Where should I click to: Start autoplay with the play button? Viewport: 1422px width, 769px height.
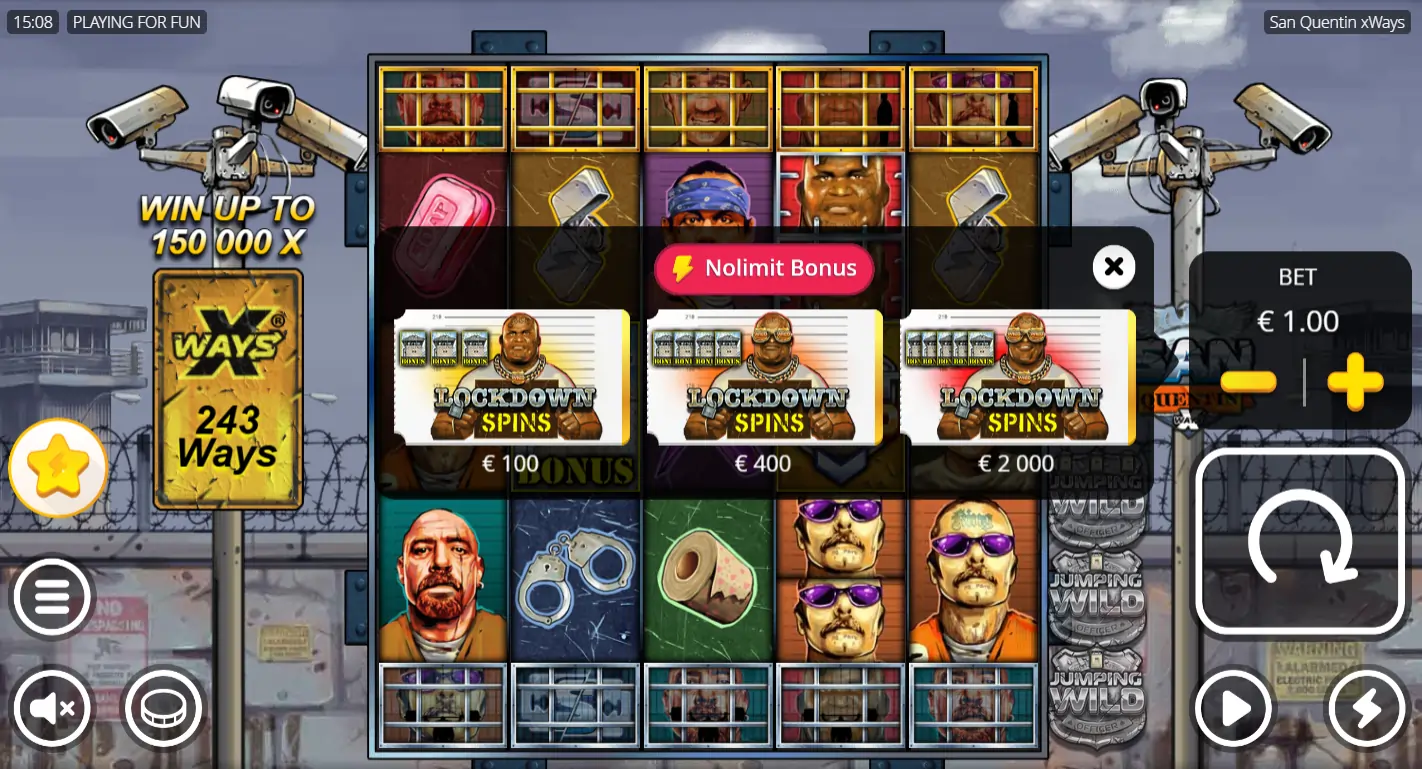click(x=1234, y=708)
